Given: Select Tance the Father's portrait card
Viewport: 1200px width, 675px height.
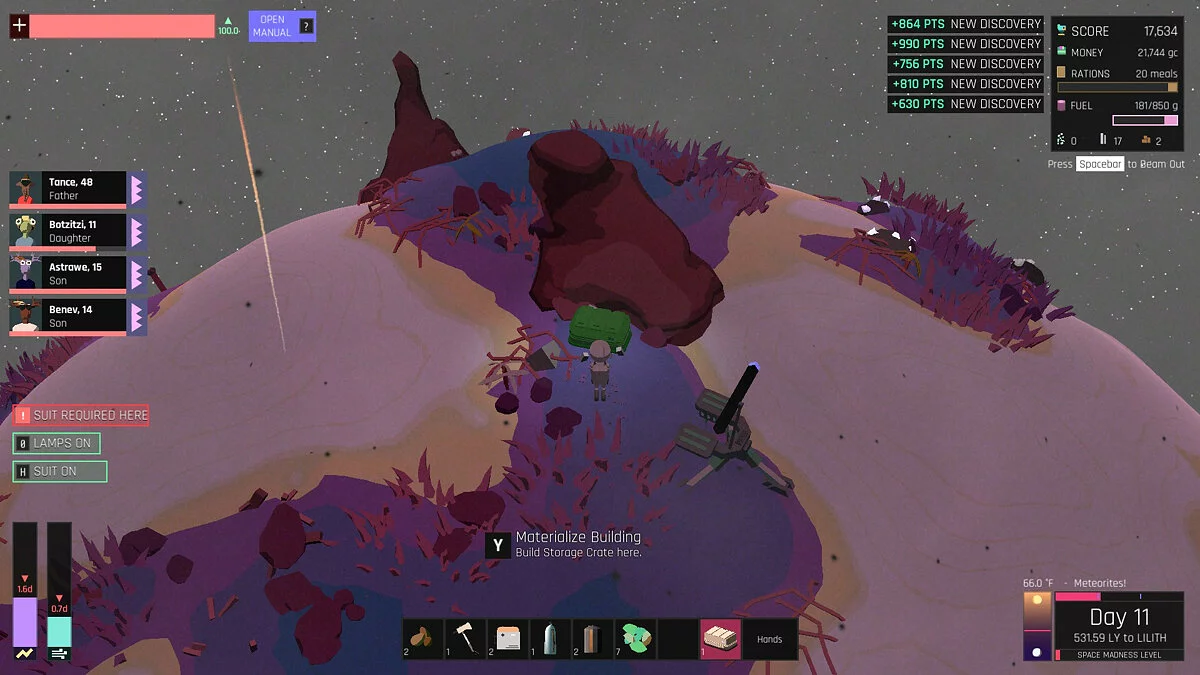Looking at the screenshot, I should pyautogui.click(x=69, y=188).
